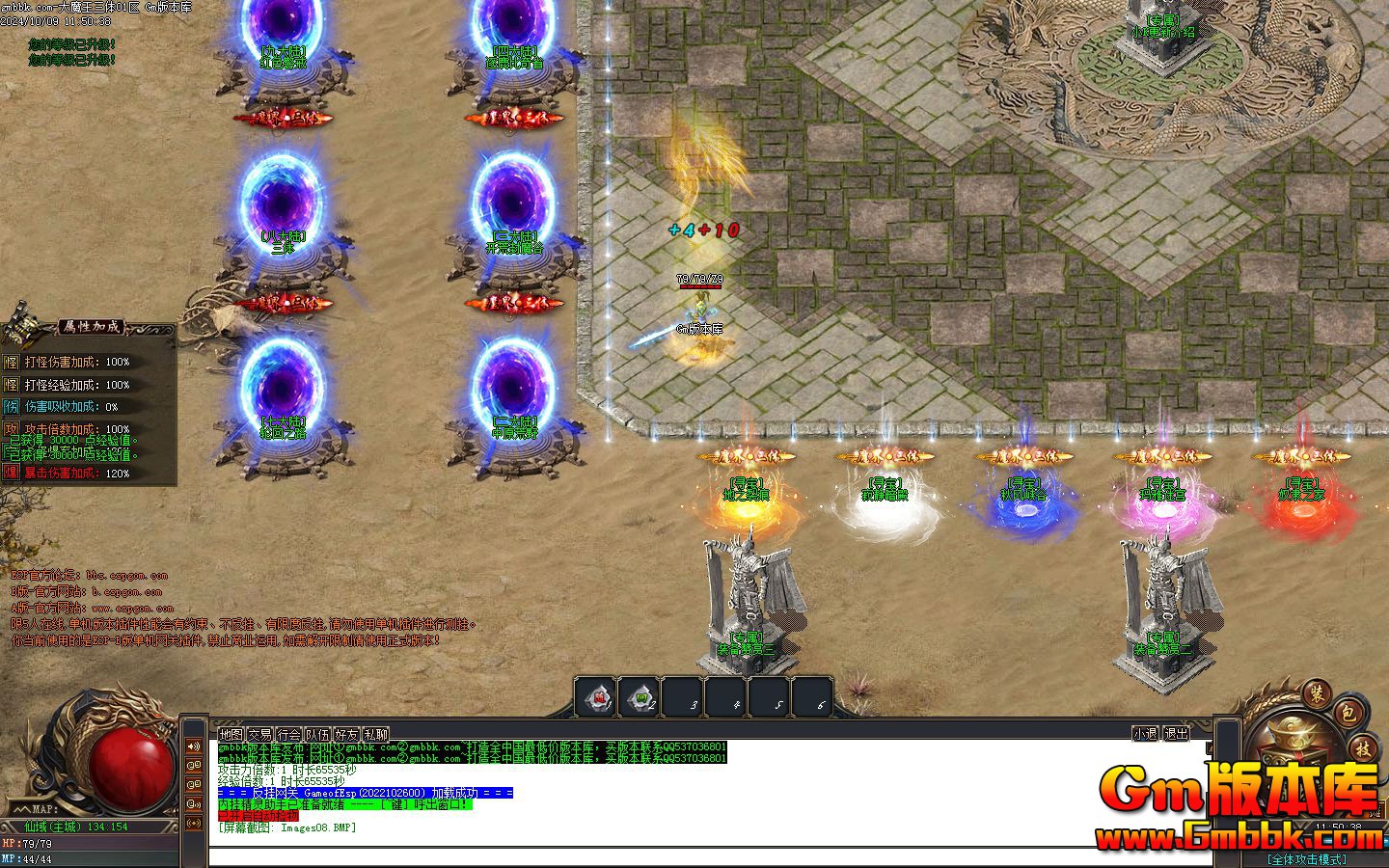
Task: Open the 地图 (Map) tab
Action: pyautogui.click(x=230, y=734)
